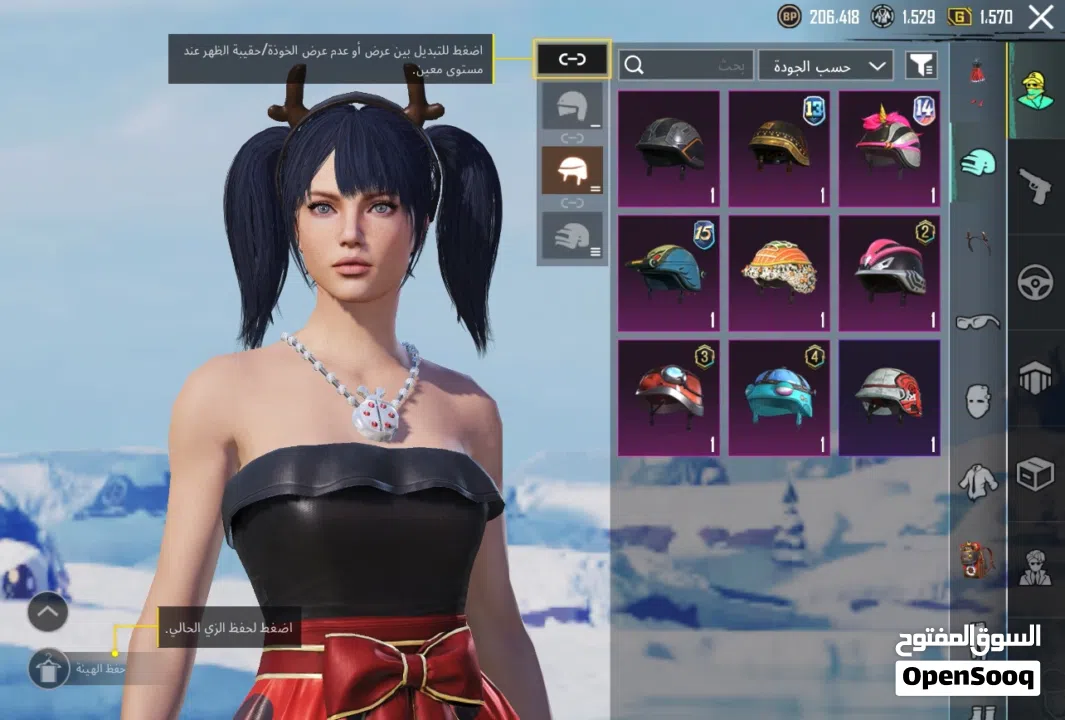Open the sort by quality dropdown
Screen dimensions: 1065x720
pyautogui.click(x=825, y=66)
